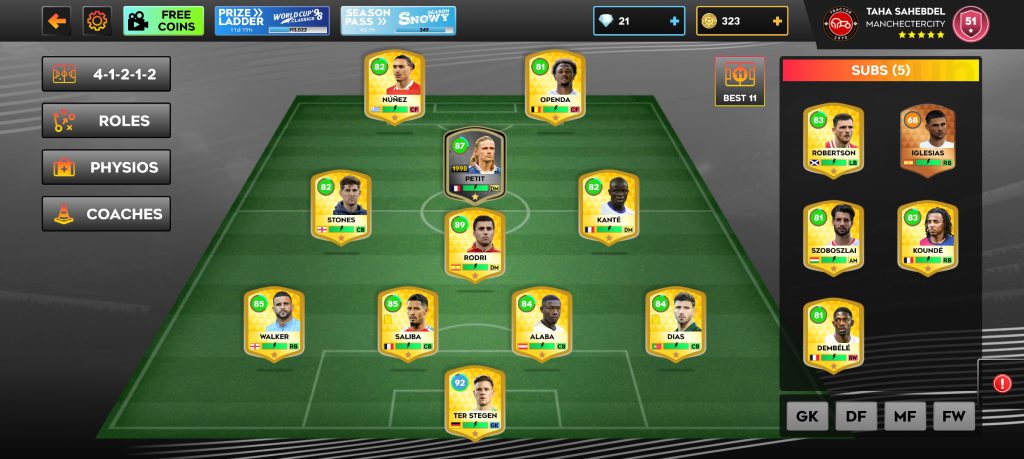Open the gear settings menu
The height and width of the screenshot is (459, 1024).
(x=97, y=21)
